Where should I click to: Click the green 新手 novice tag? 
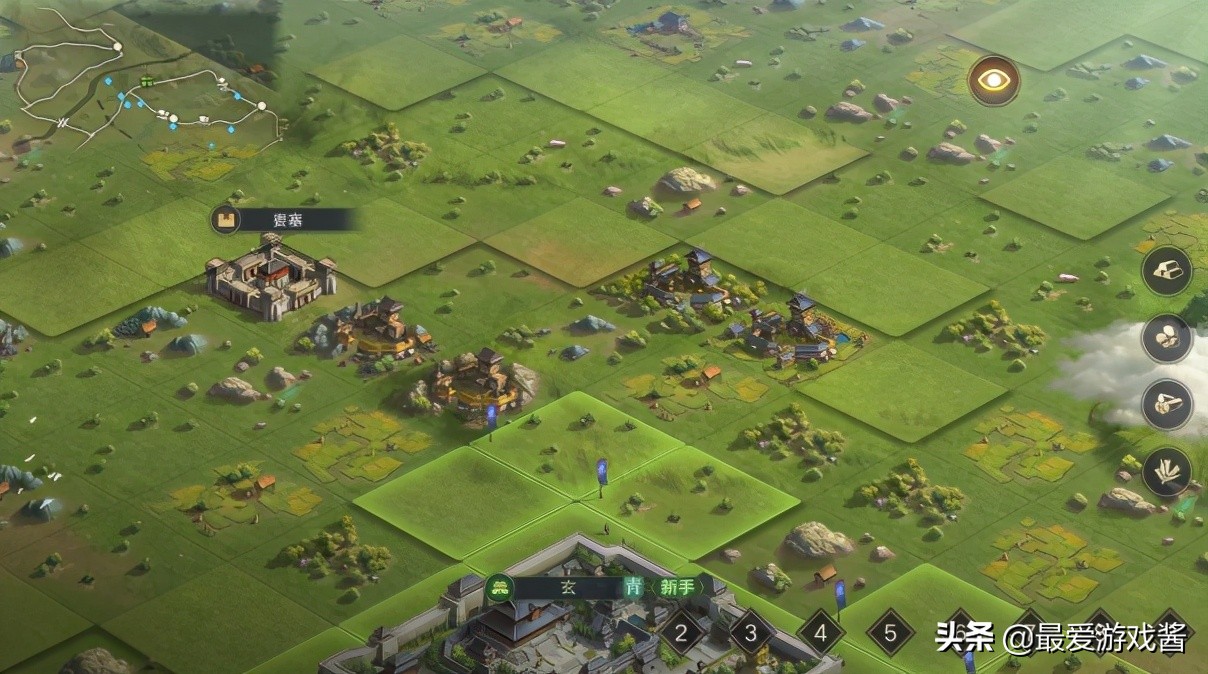click(x=678, y=587)
